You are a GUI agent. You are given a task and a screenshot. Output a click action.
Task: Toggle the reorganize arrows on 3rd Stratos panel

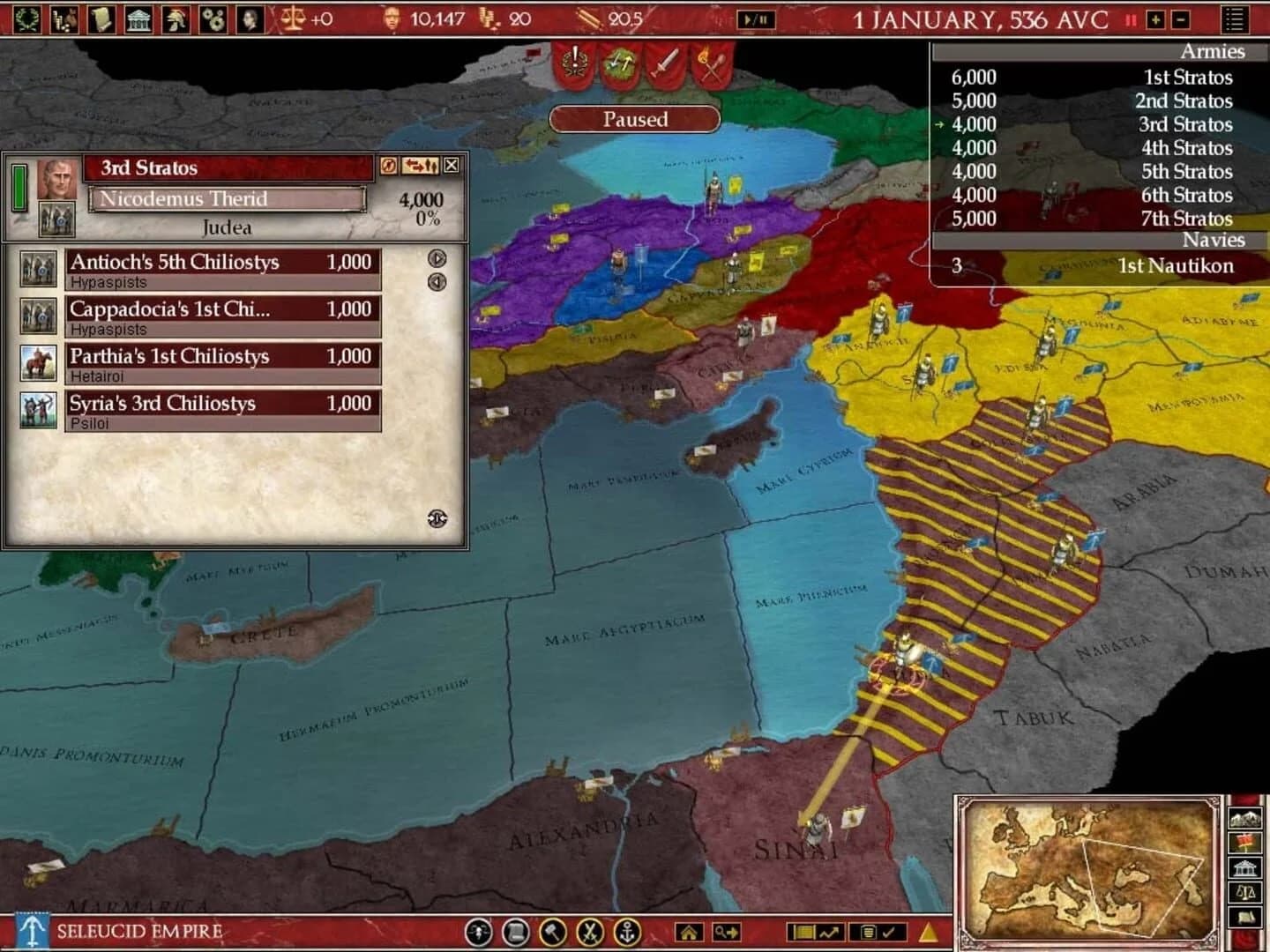click(x=420, y=166)
